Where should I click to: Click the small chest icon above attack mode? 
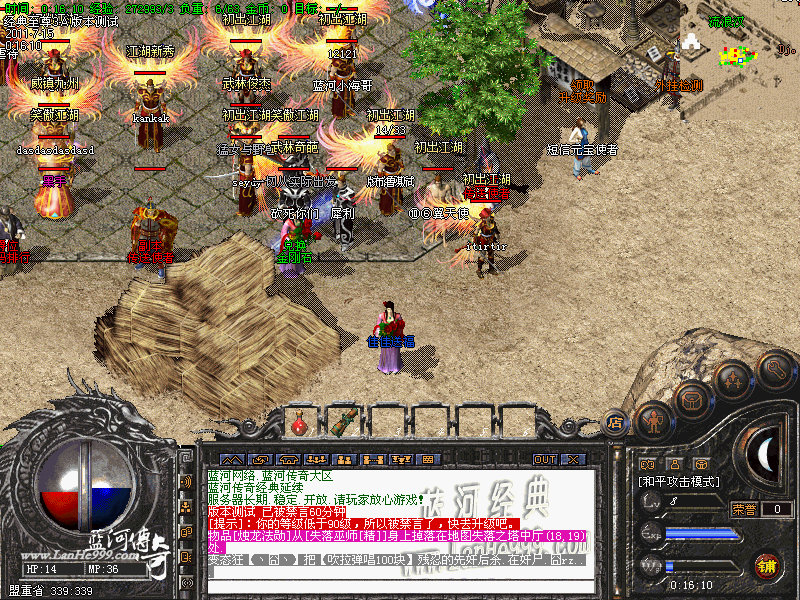[701, 464]
